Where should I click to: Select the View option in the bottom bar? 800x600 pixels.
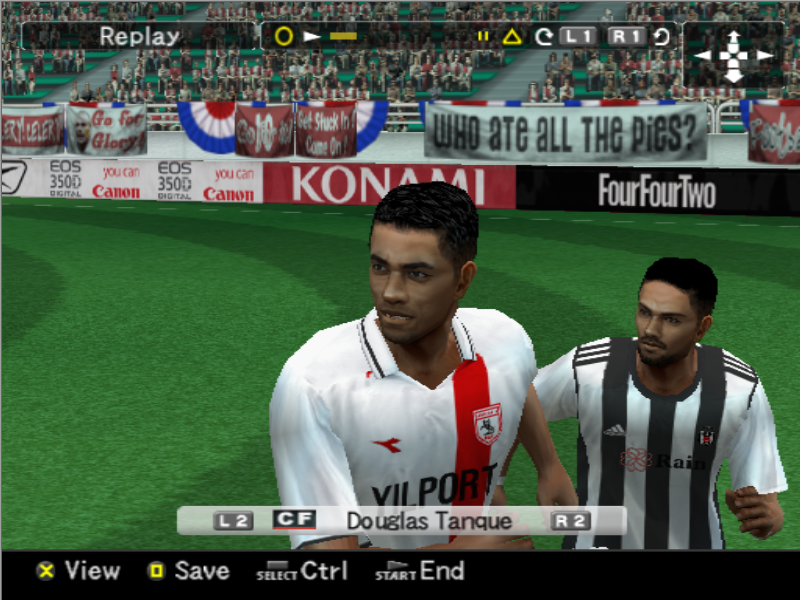[x=79, y=571]
